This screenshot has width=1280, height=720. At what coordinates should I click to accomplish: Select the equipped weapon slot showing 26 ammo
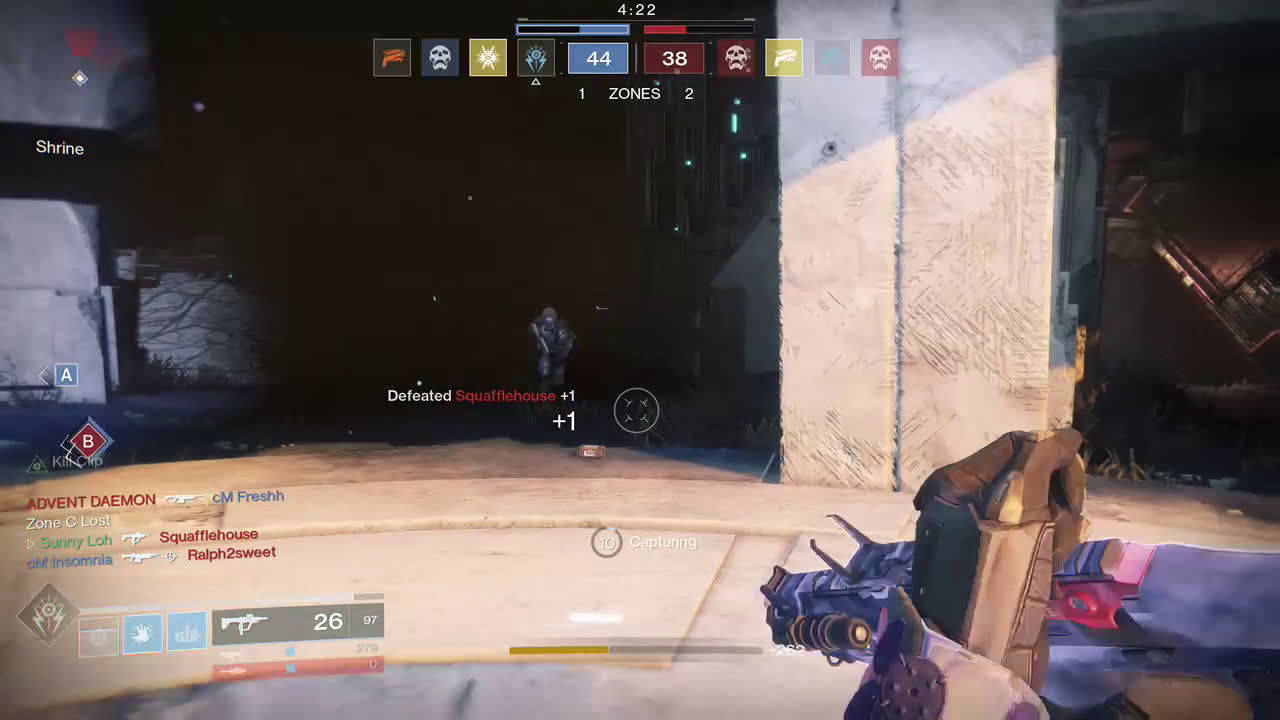click(x=297, y=623)
